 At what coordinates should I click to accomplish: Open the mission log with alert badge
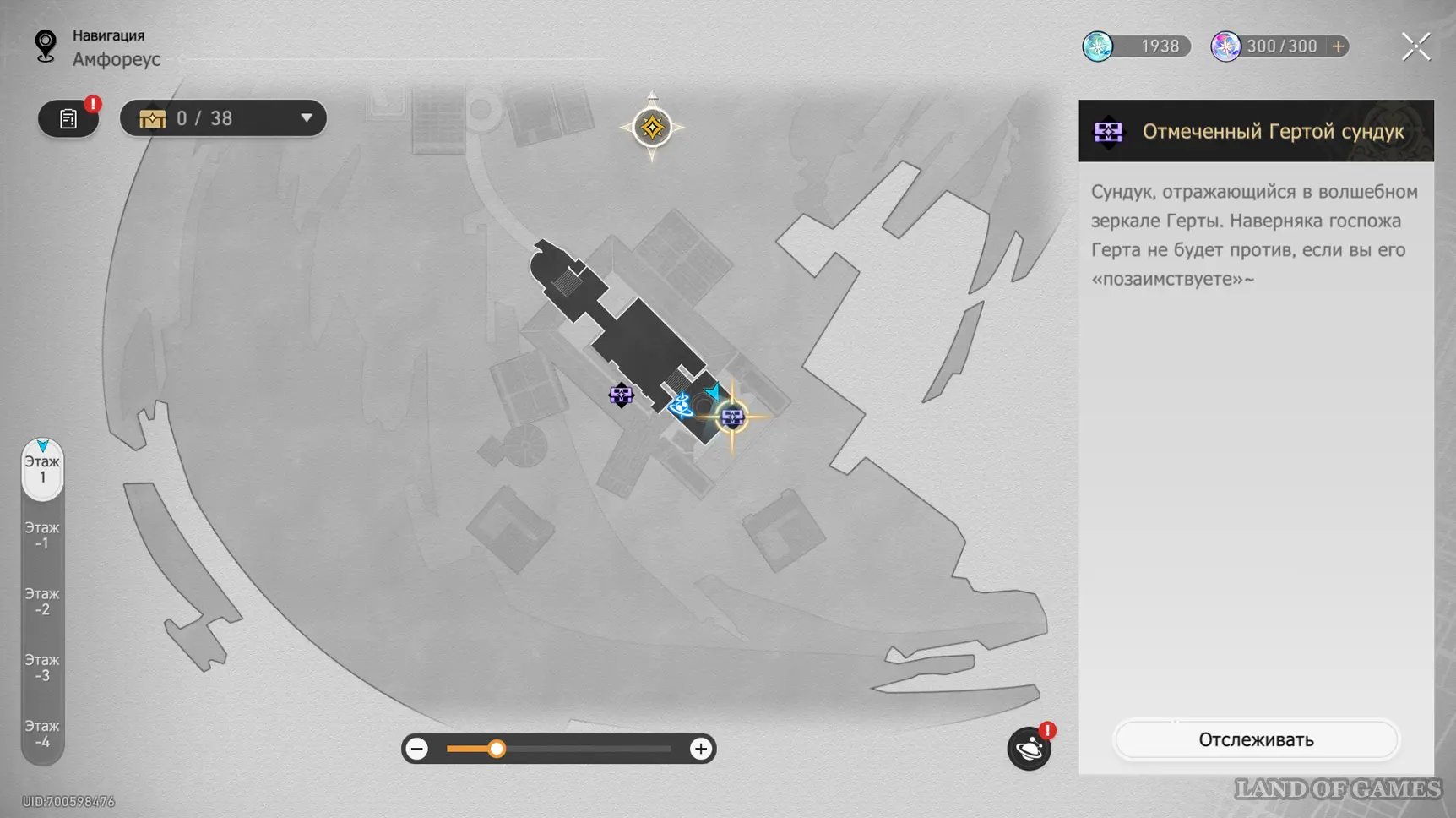click(68, 118)
